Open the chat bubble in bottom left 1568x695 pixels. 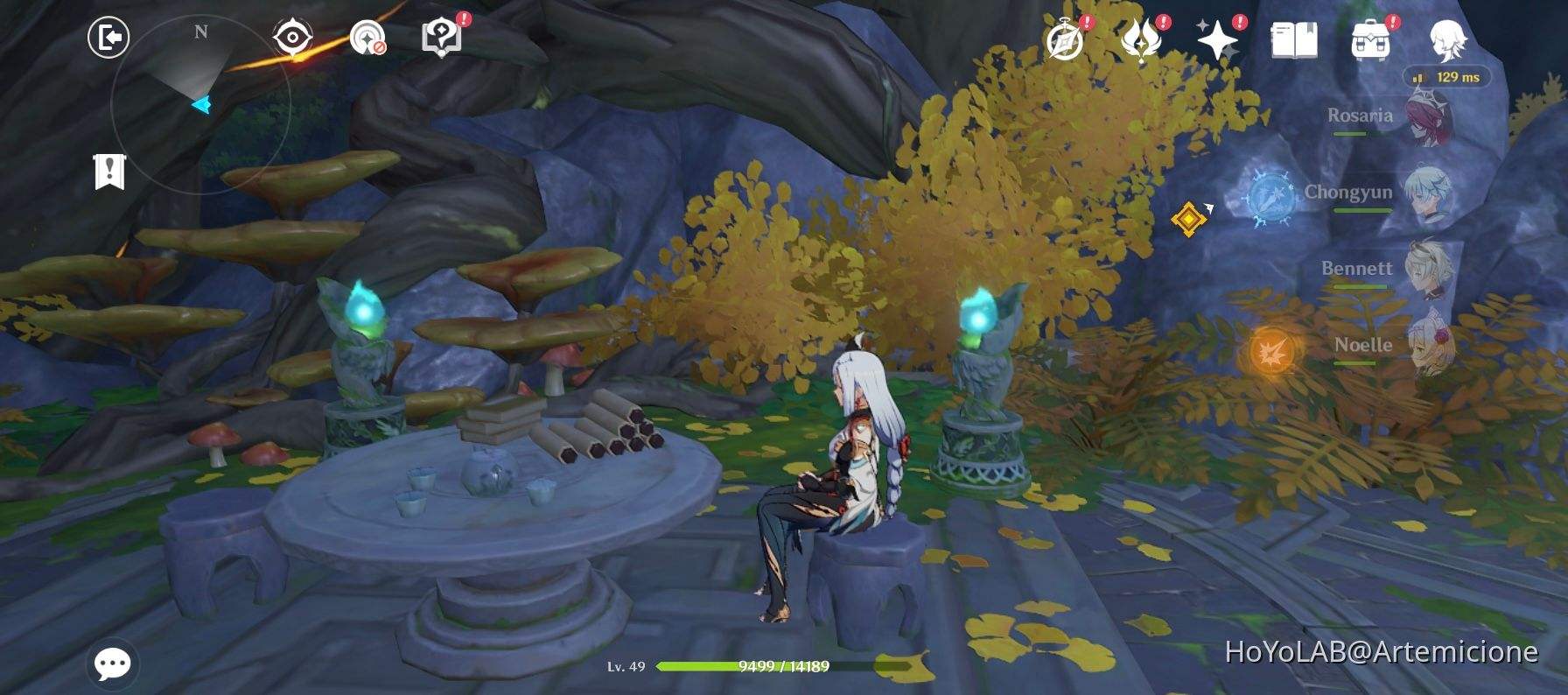click(112, 663)
